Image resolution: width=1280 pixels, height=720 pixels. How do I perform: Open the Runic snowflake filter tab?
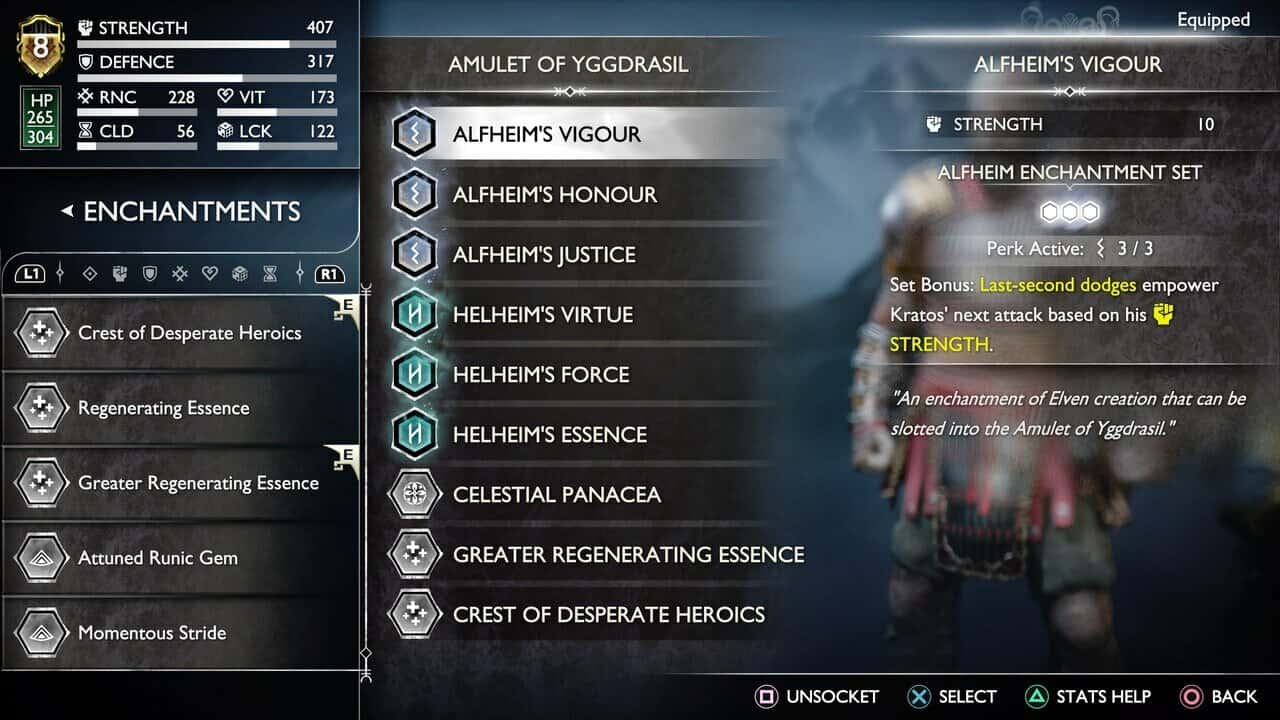tap(180, 273)
